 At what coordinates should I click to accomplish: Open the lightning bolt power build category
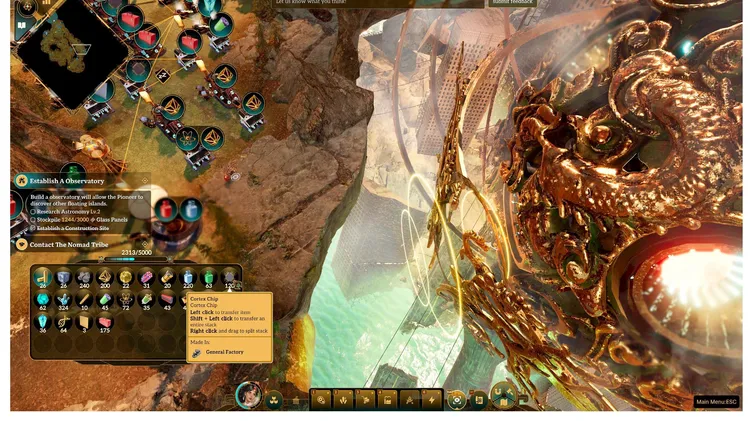point(432,399)
